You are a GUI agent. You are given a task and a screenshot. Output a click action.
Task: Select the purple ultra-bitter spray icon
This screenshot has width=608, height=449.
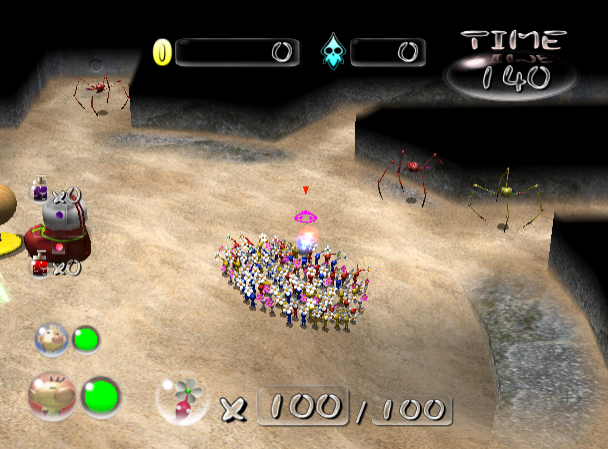40,189
